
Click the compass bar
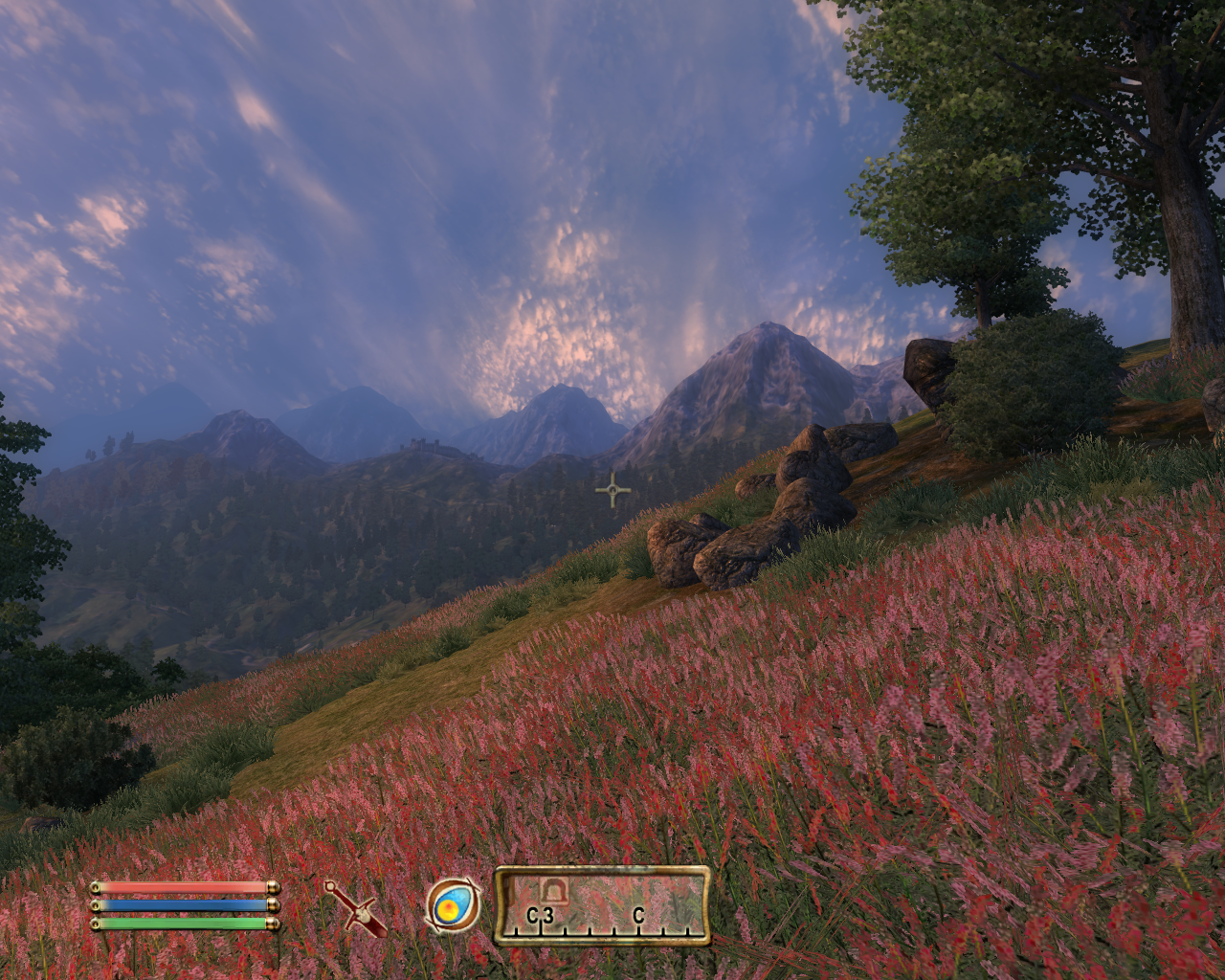tap(602, 906)
